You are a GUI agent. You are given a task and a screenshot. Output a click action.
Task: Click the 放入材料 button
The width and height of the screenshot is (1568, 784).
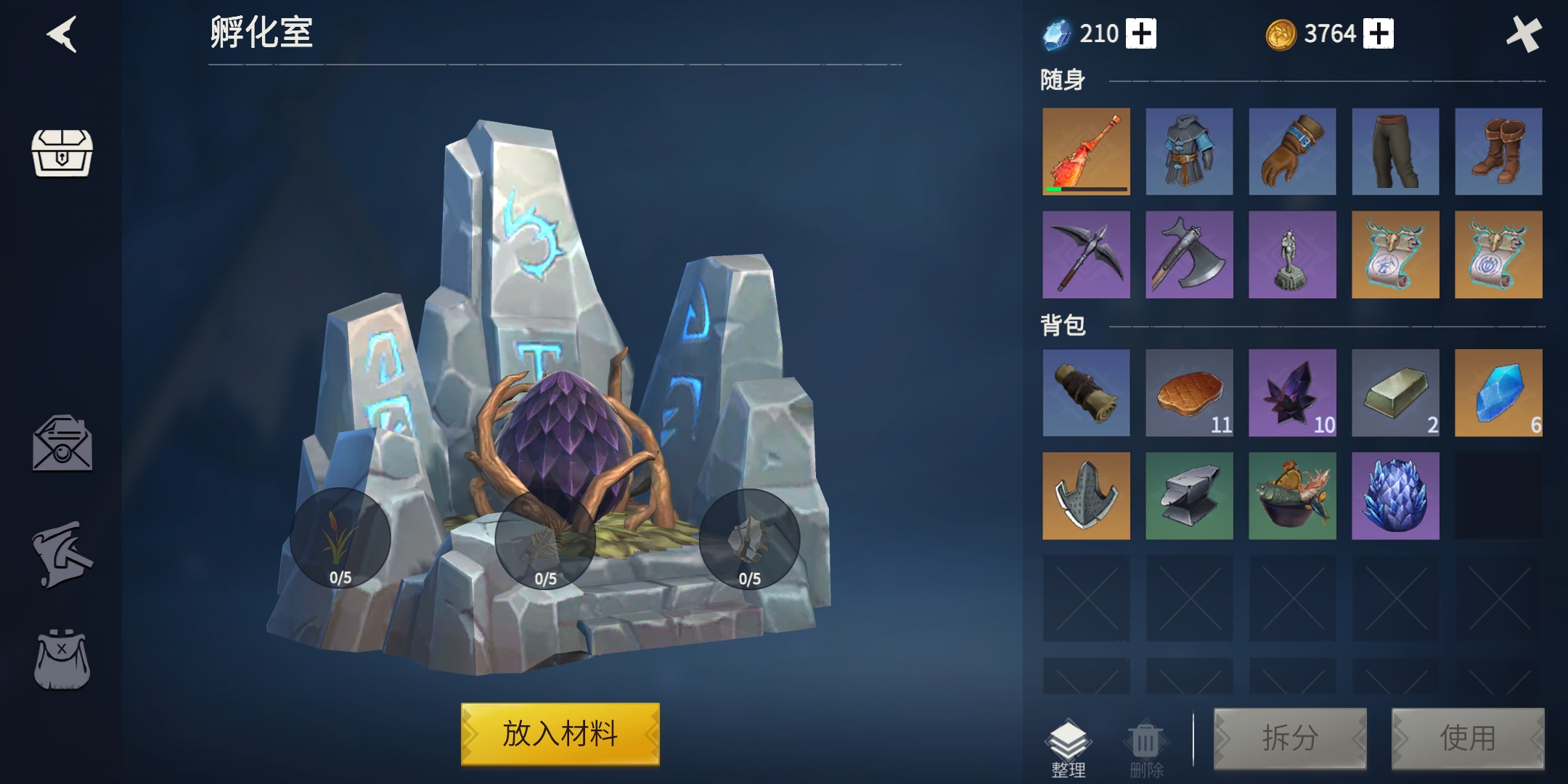click(560, 734)
